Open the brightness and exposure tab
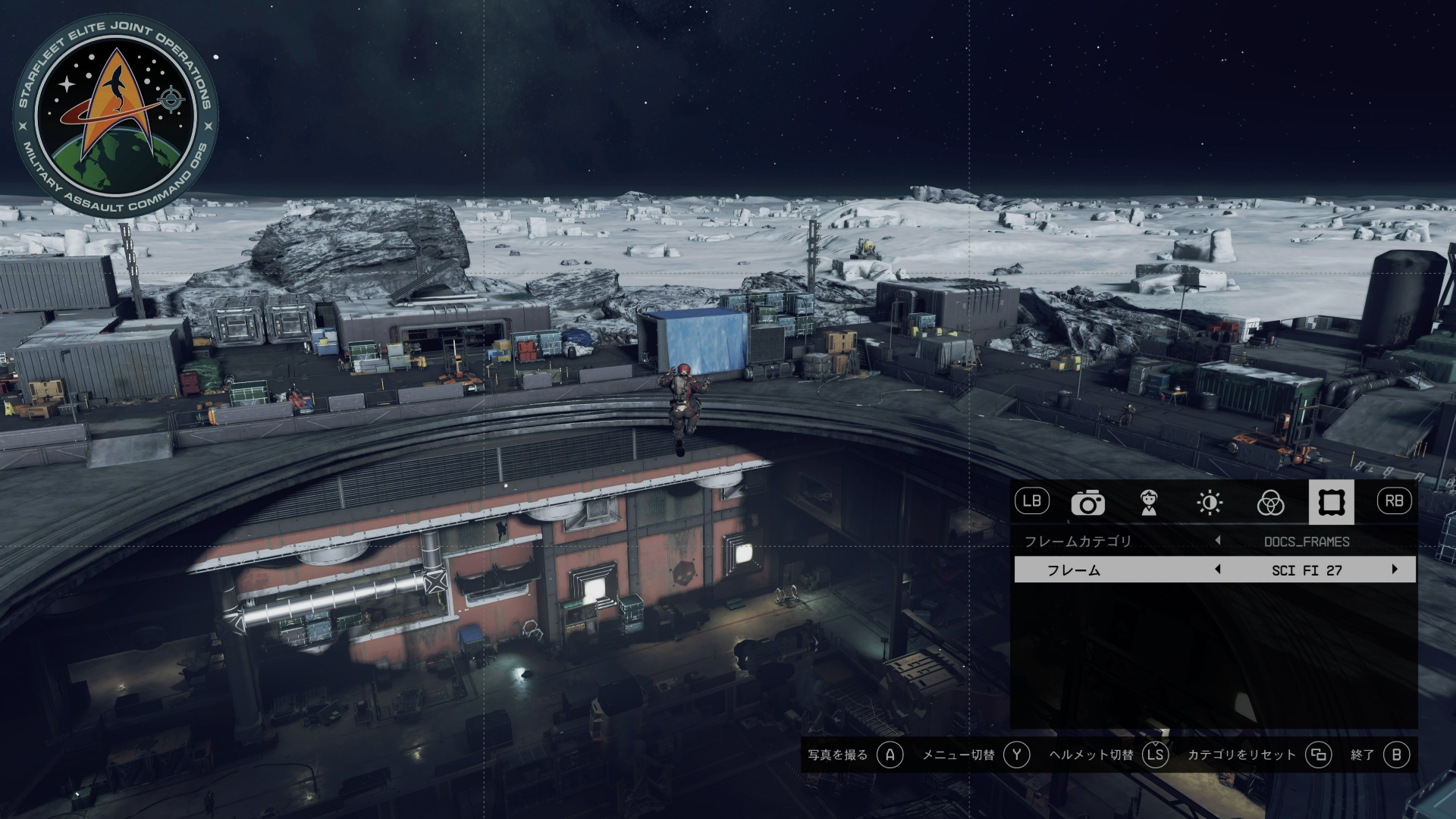Screen dimensions: 1456x819 [1210, 503]
